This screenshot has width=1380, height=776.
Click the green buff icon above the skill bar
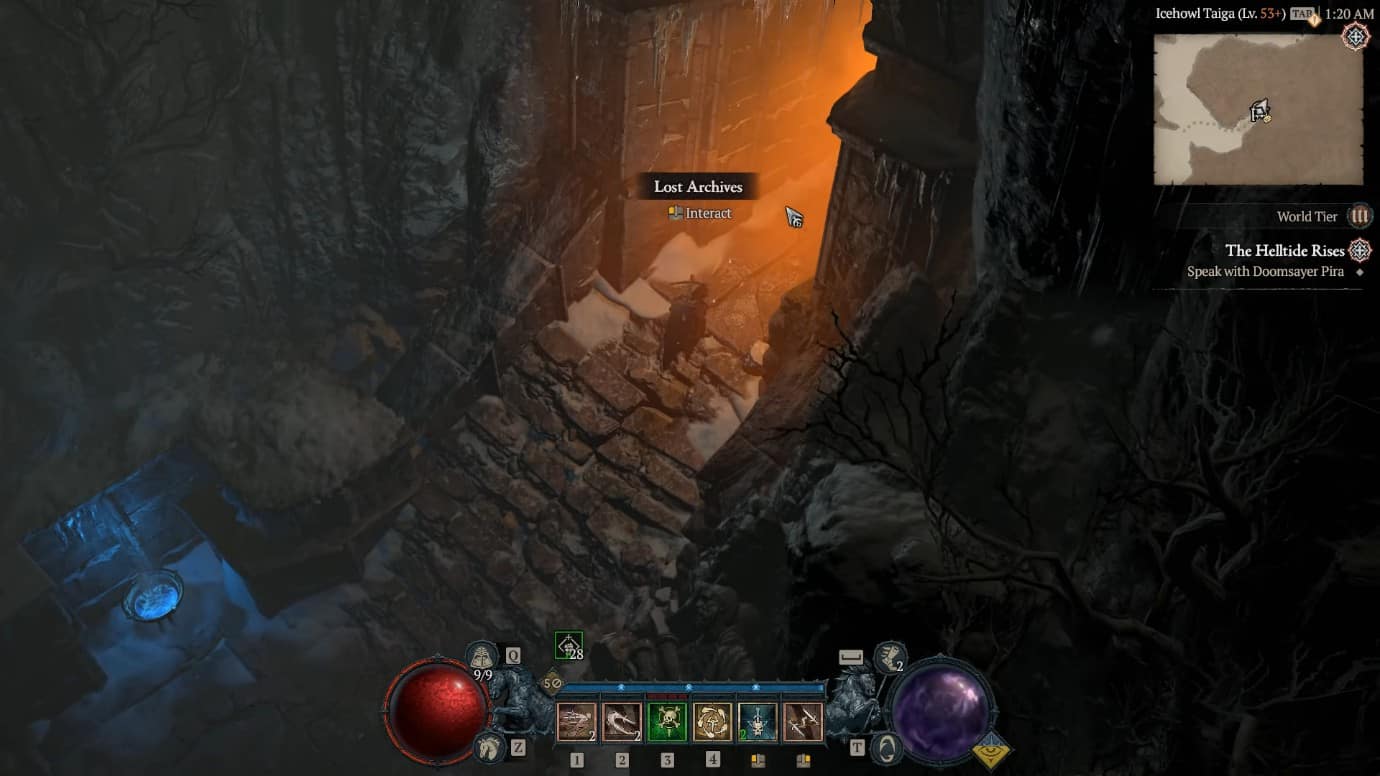[x=568, y=645]
